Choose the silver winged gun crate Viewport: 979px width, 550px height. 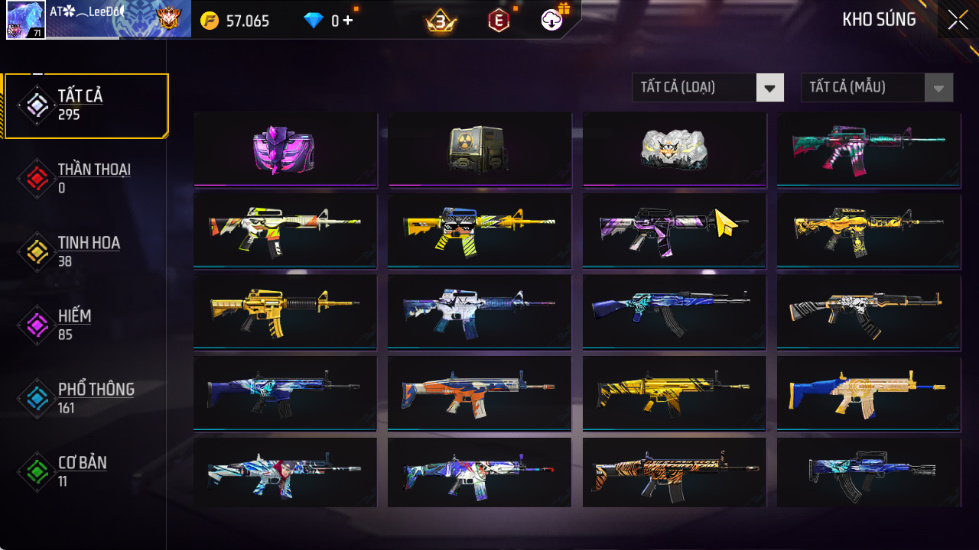(x=674, y=148)
